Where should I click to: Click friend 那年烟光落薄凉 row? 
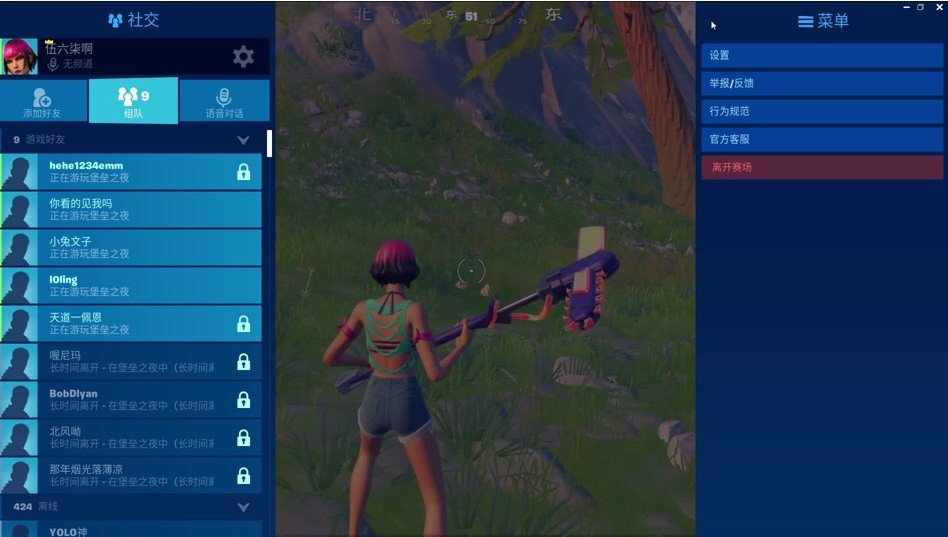(130, 476)
